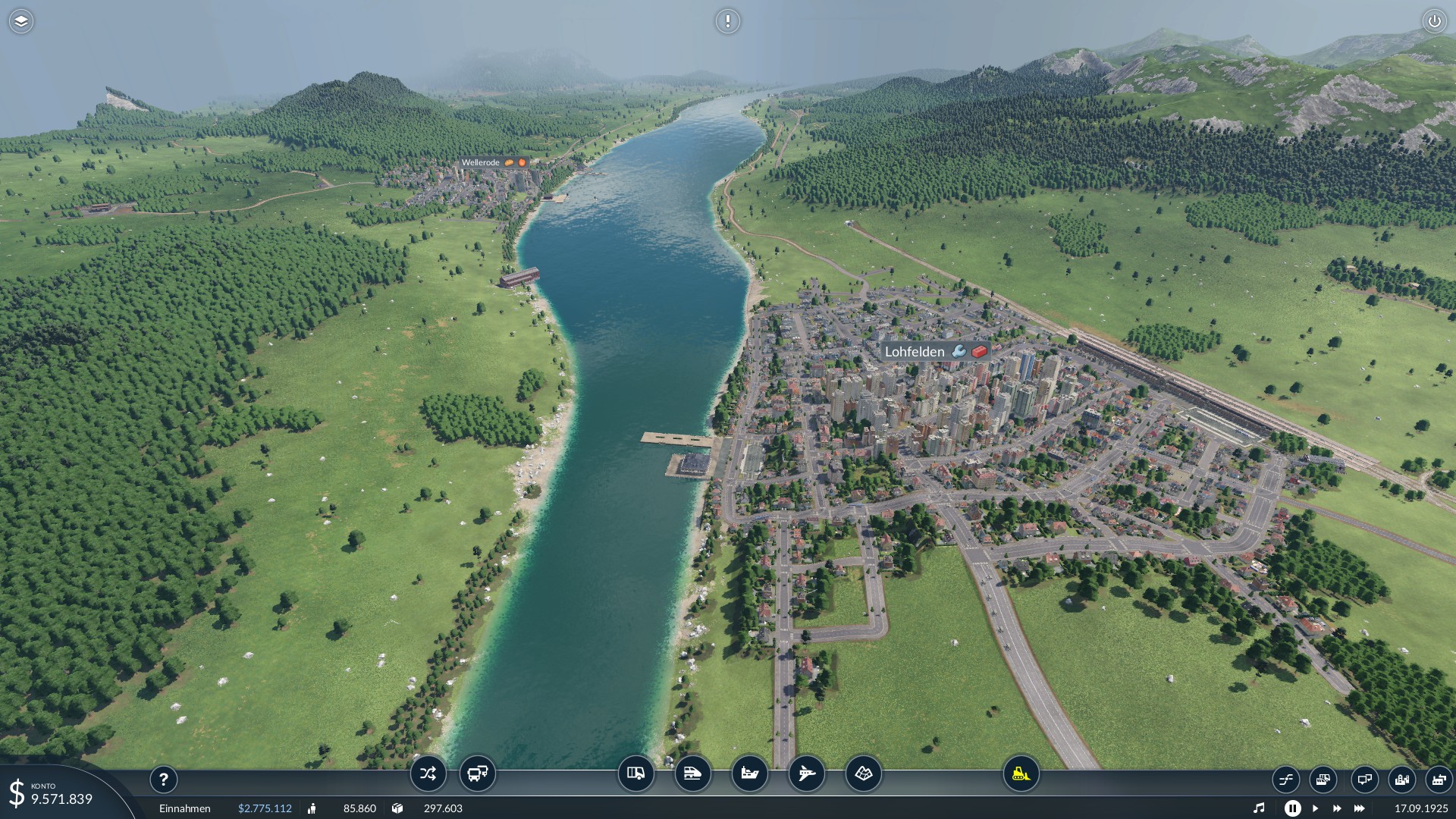This screenshot has width=1456, height=819.
Task: Open the line manager with crossing arrows
Action: coord(428,773)
